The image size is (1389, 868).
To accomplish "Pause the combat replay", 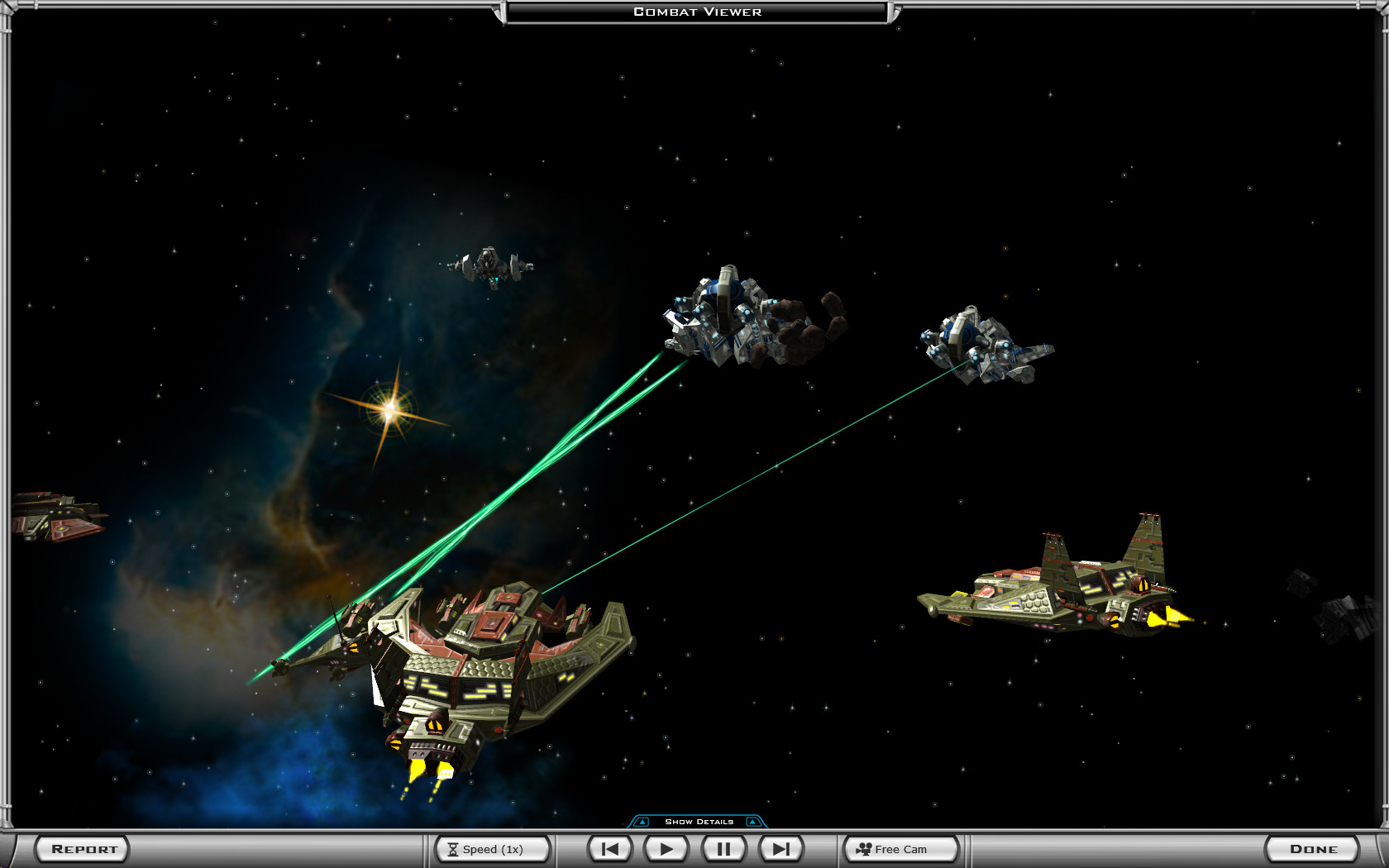I will 723,849.
